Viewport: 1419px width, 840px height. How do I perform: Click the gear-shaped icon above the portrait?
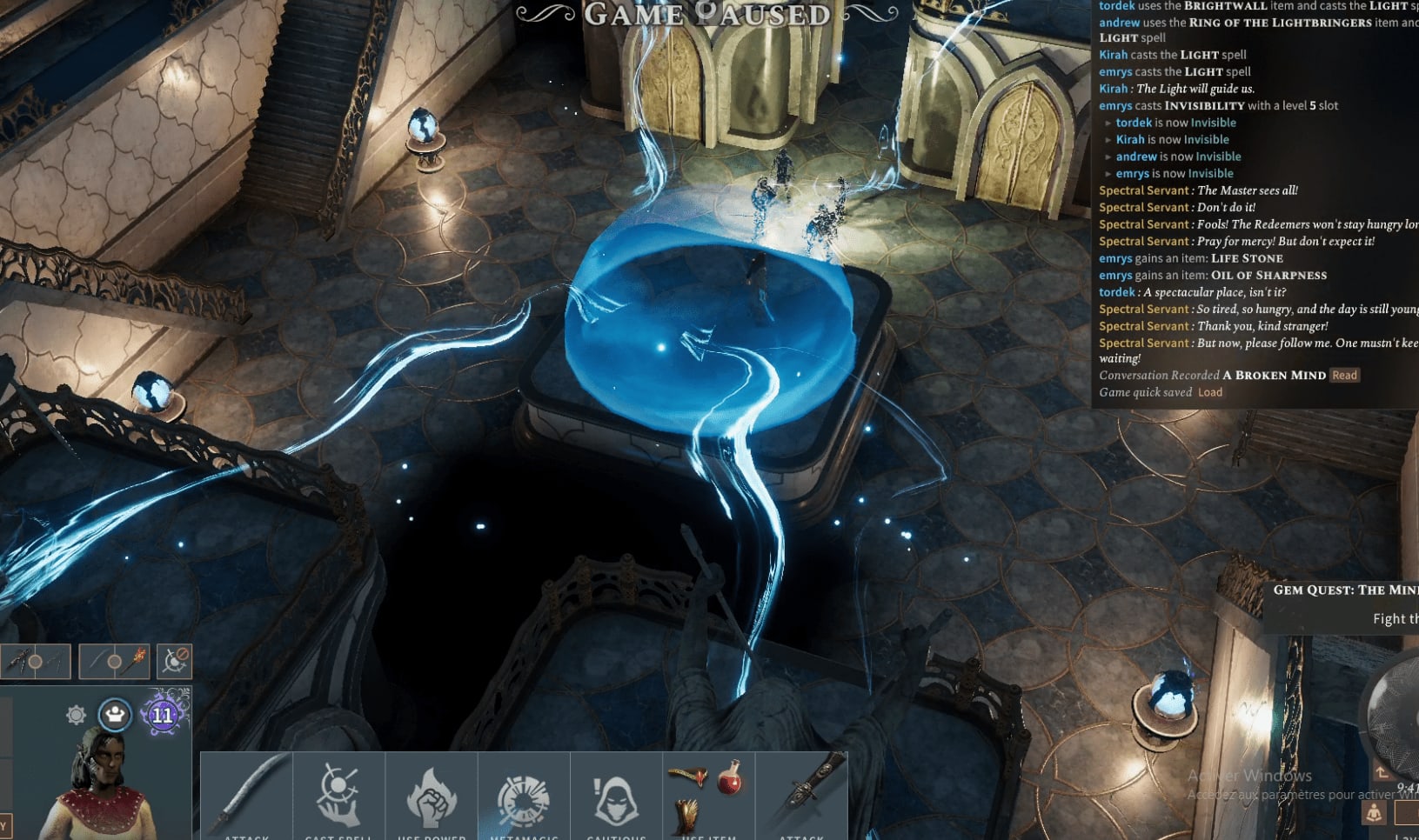coord(77,715)
